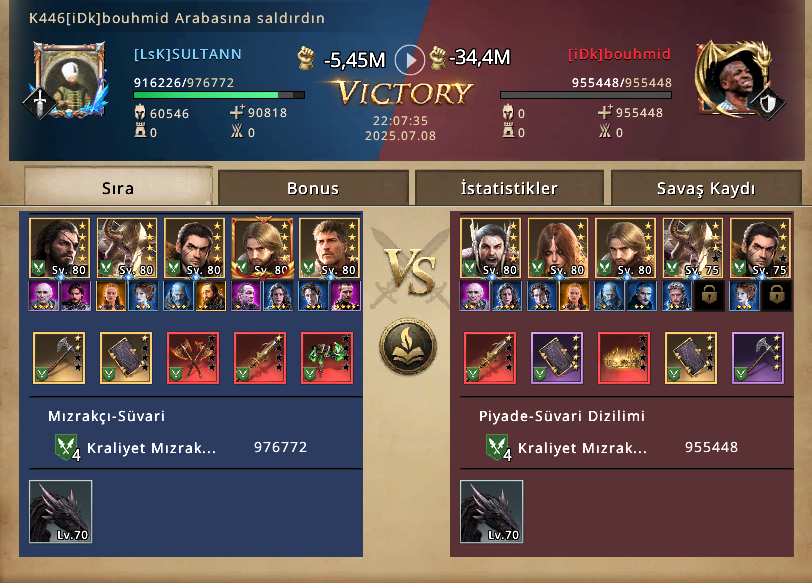Inspect the attacker's green dragon gear item
Image resolution: width=812 pixels, height=583 pixels.
(x=327, y=358)
